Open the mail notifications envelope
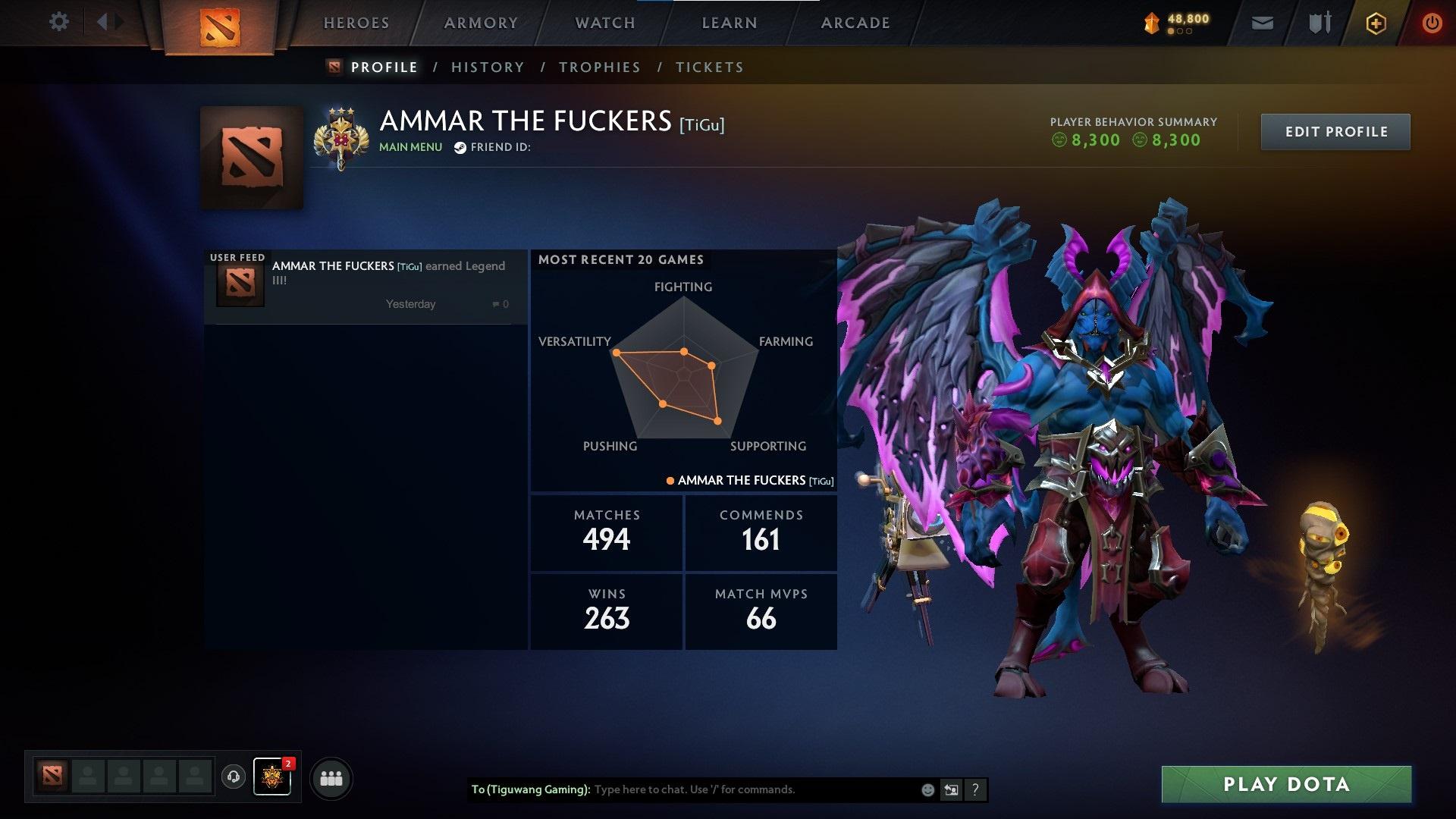The width and height of the screenshot is (1456, 819). (1262, 22)
